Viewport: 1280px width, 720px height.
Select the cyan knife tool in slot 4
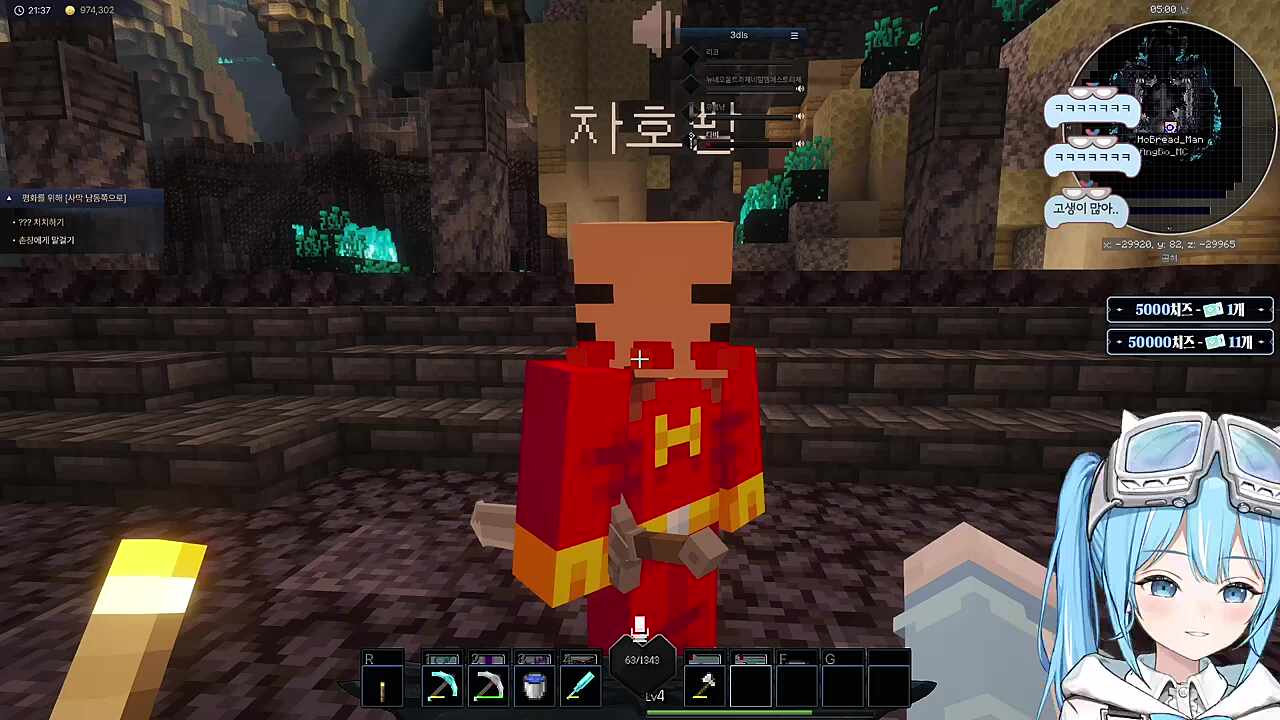pos(583,684)
